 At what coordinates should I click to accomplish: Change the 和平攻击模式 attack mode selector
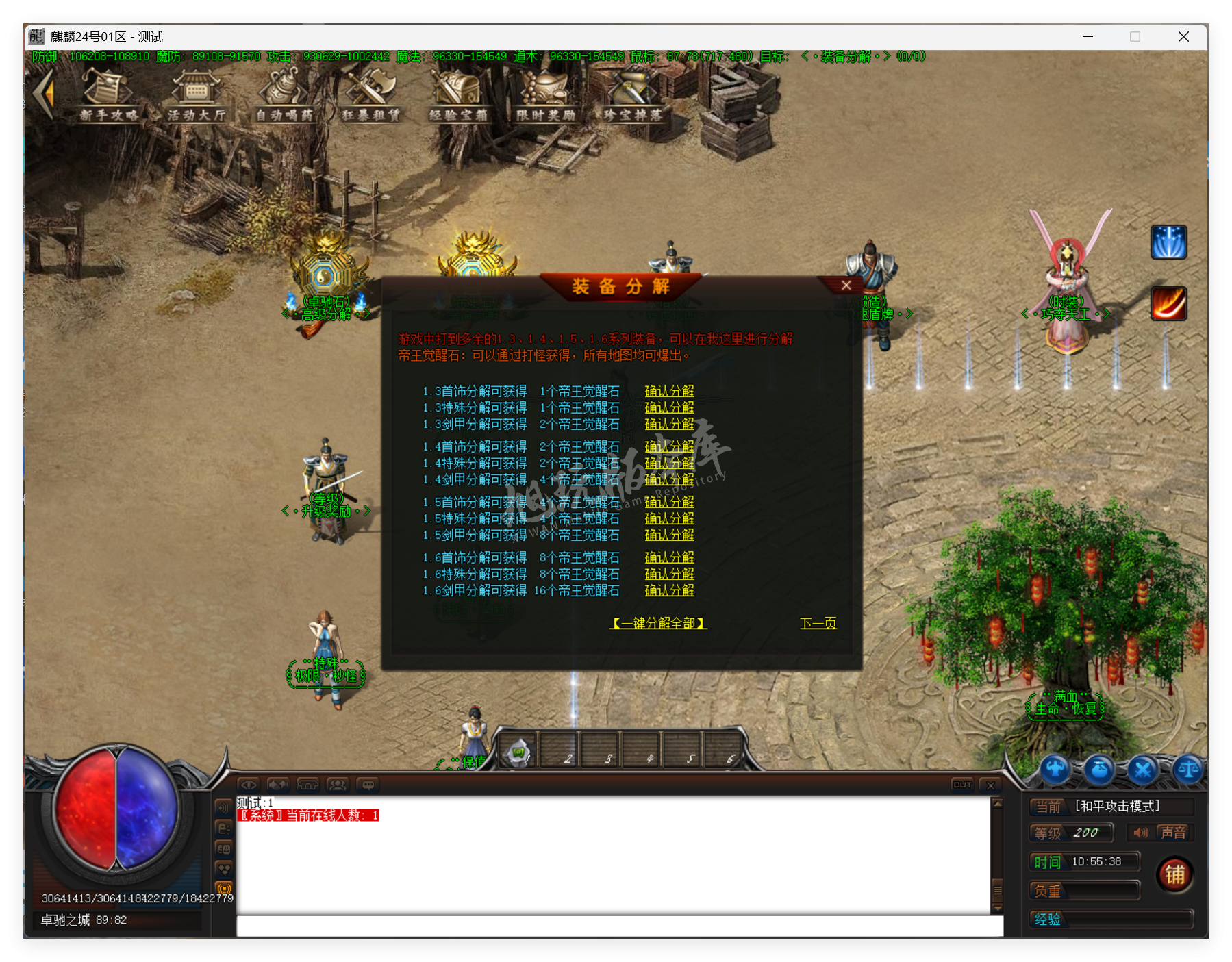1118,807
